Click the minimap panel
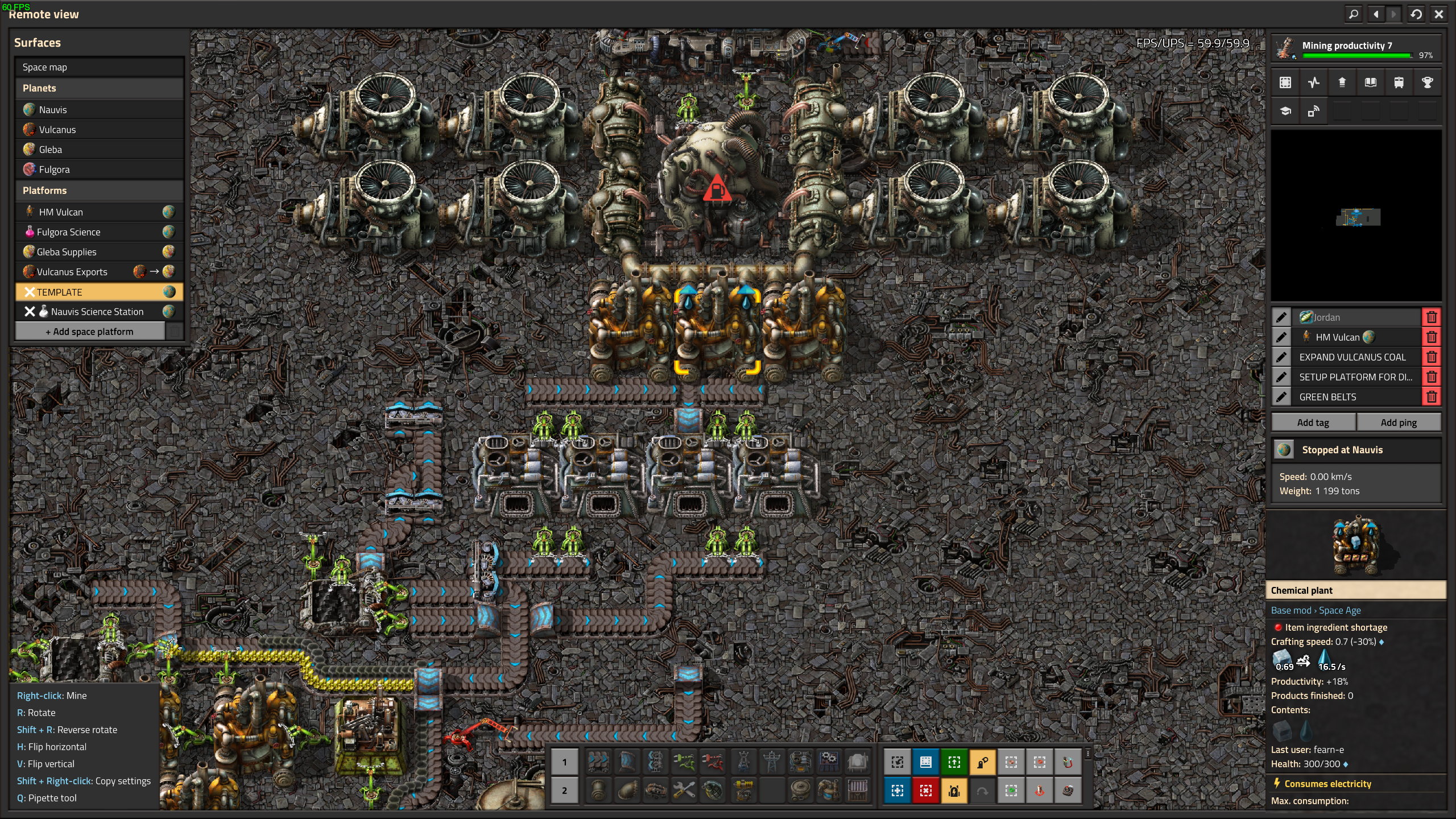 [x=1356, y=216]
